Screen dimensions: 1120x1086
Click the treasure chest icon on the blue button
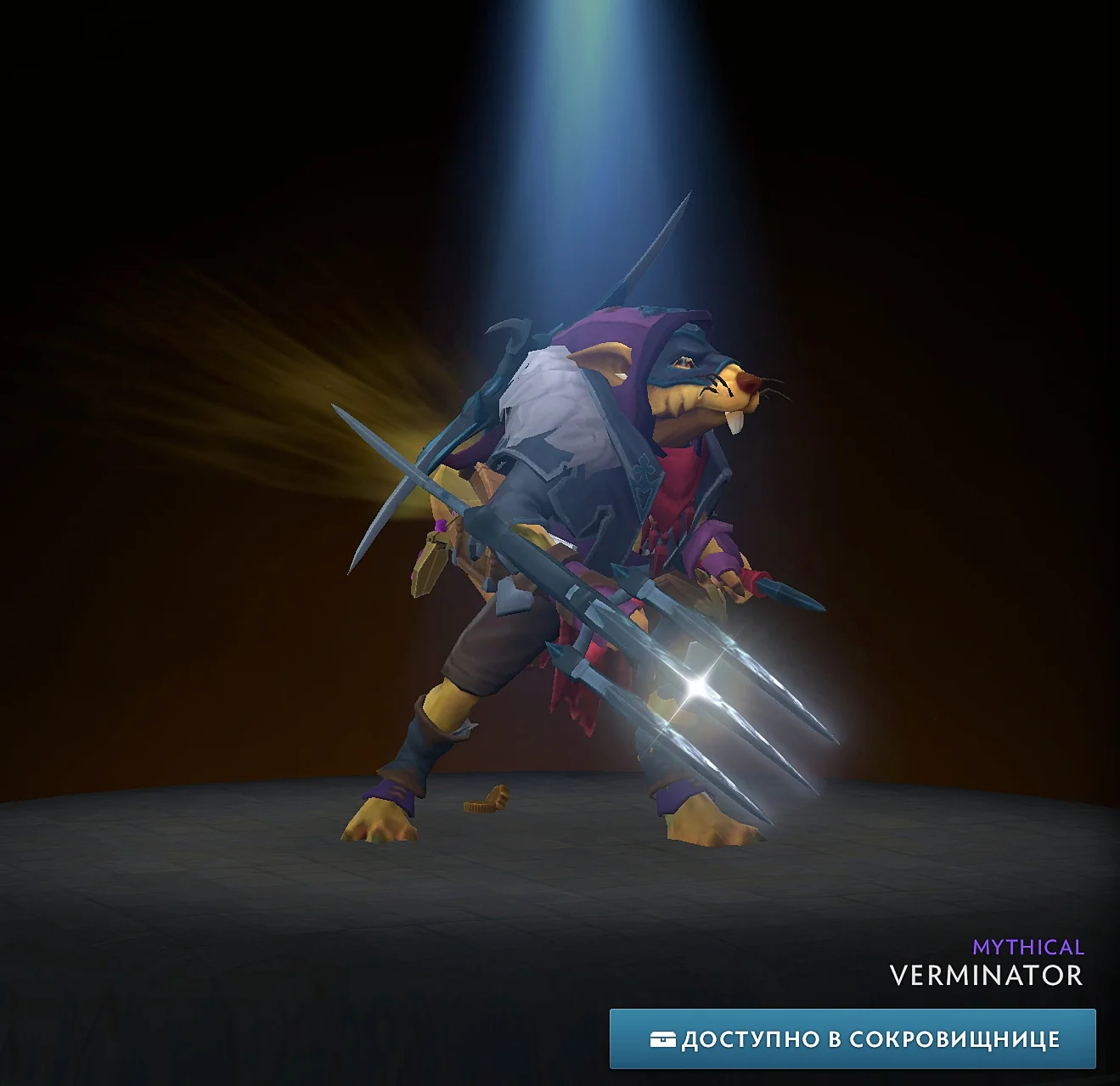coord(663,1038)
